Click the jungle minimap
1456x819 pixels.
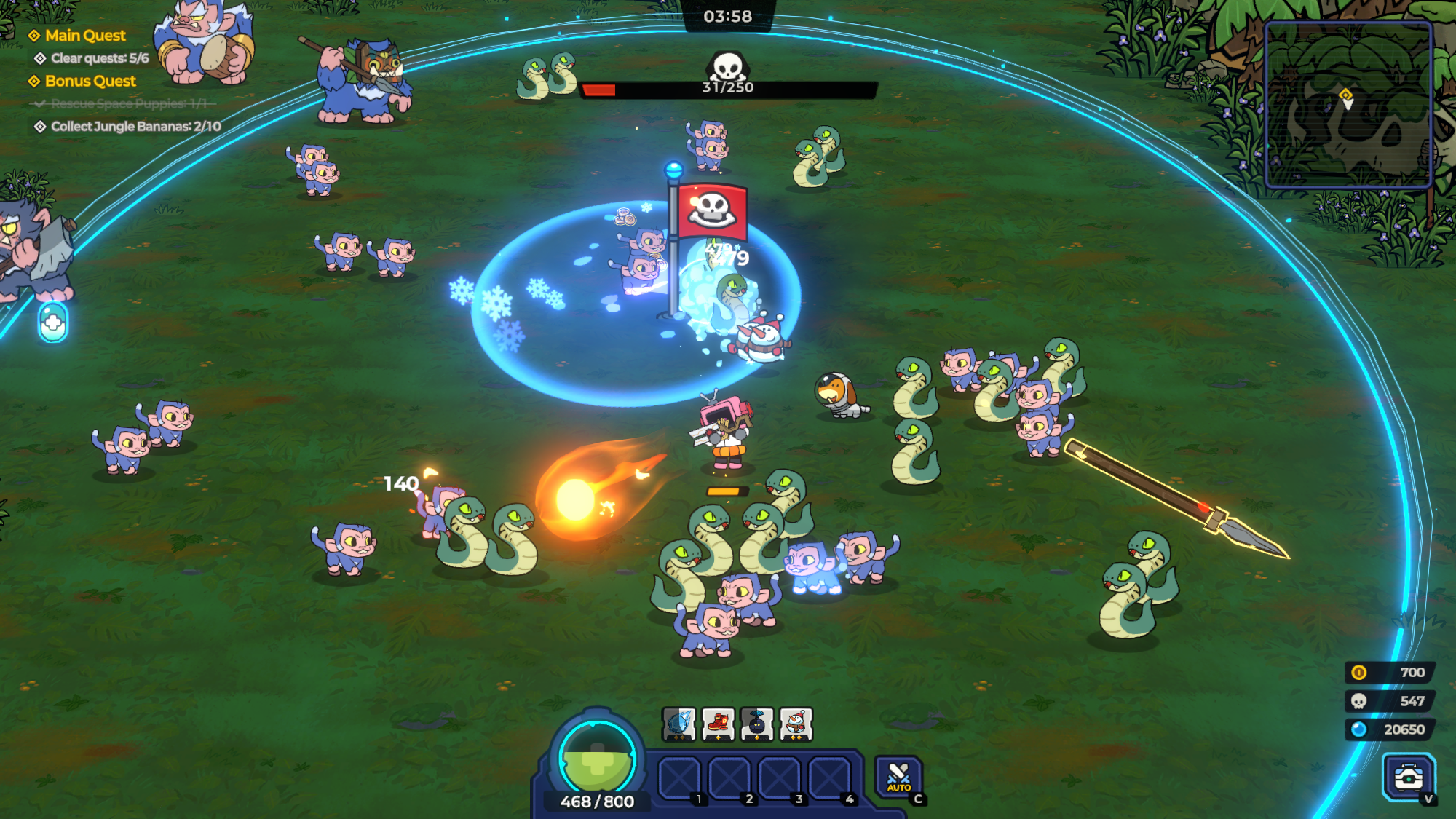point(1348,105)
